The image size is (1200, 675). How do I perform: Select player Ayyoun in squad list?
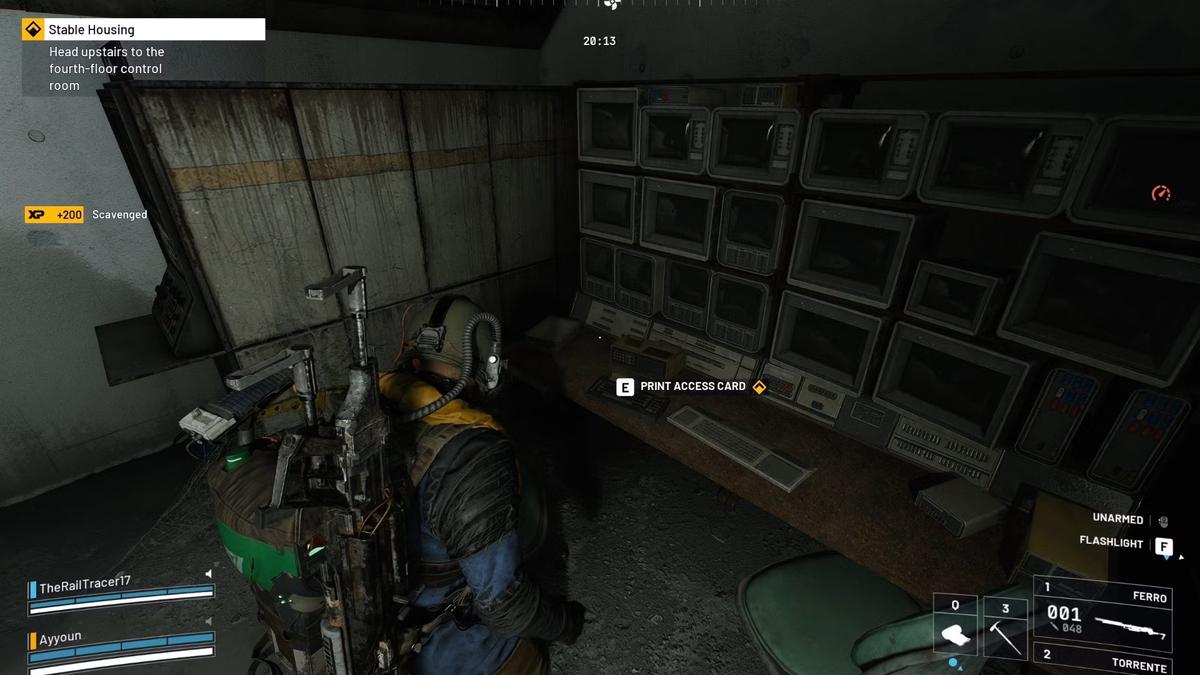[x=60, y=637]
